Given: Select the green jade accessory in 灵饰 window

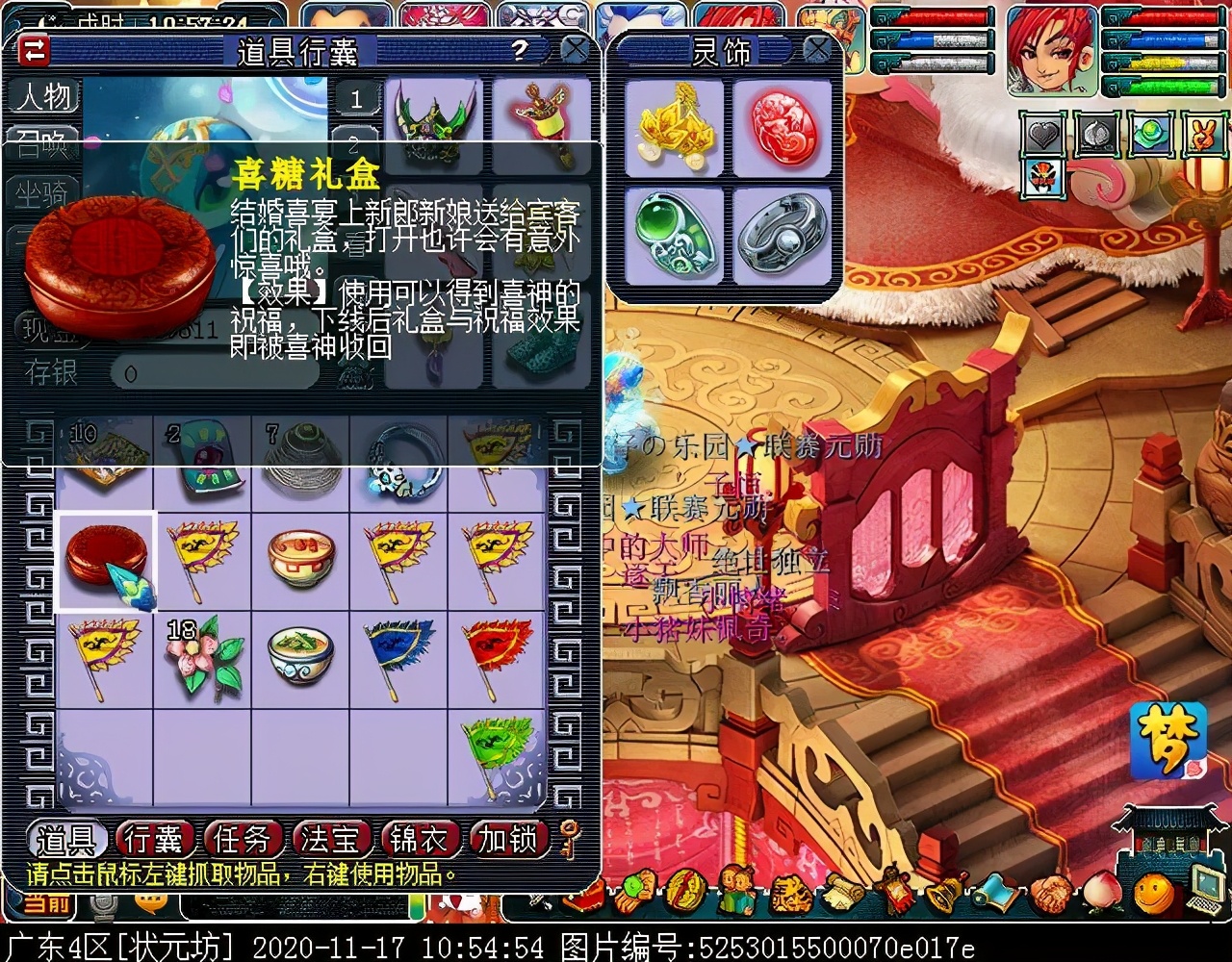Looking at the screenshot, I should (x=673, y=234).
